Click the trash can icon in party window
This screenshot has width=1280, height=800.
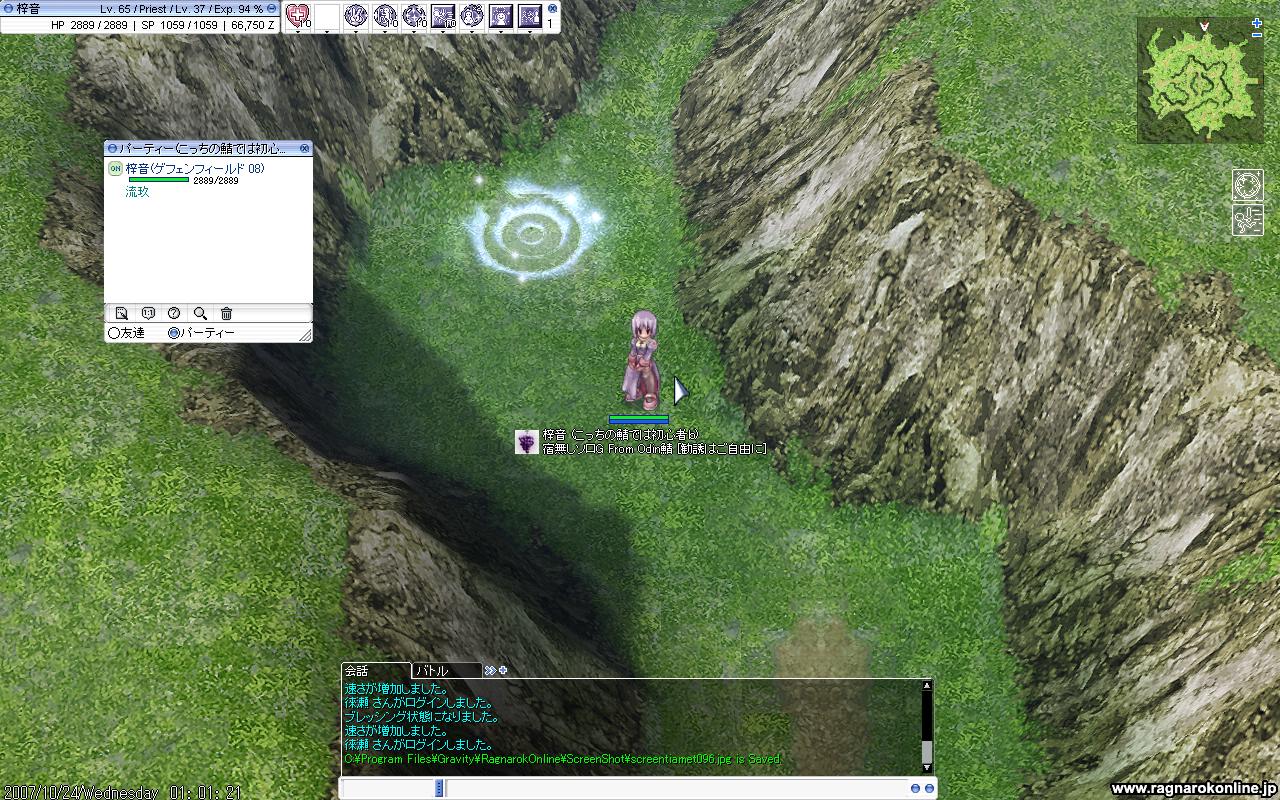tap(226, 313)
